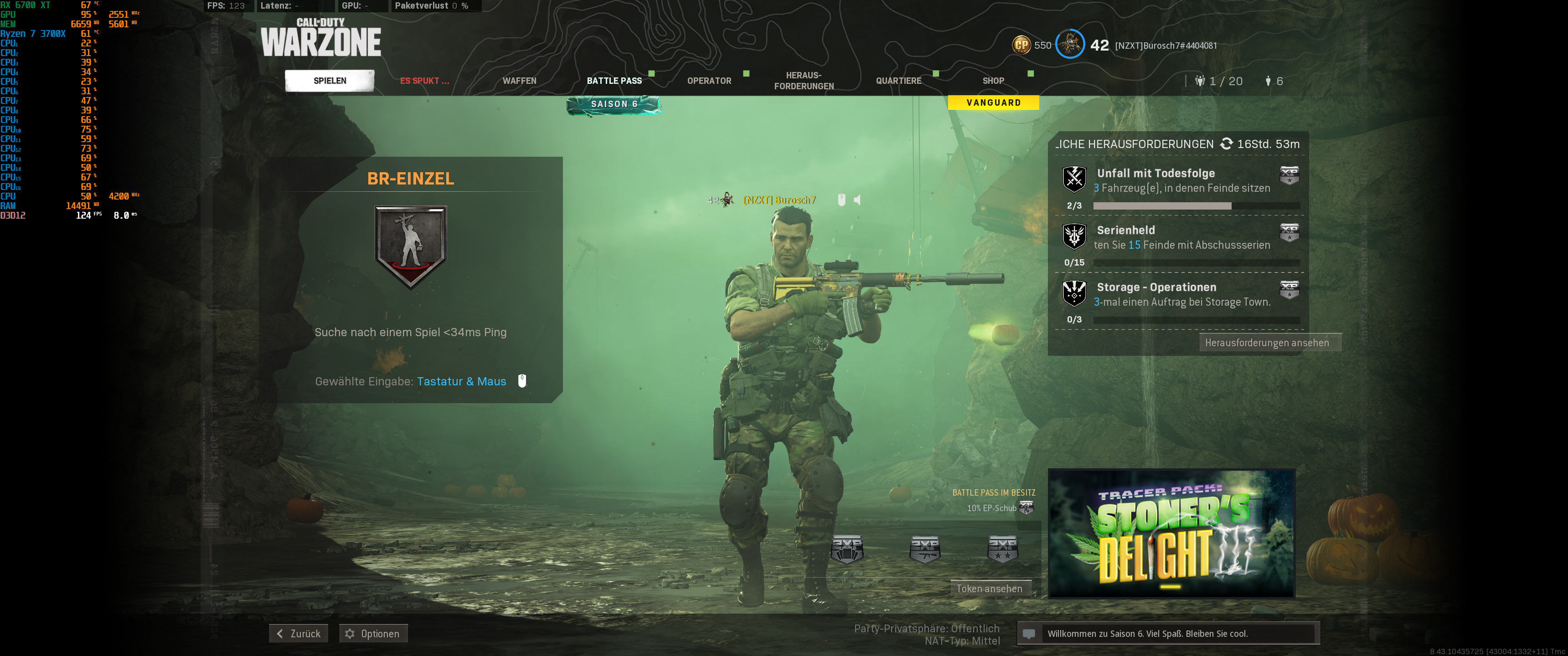This screenshot has height=656, width=1568.
Task: Go back with the Zurück button
Action: pos(299,634)
